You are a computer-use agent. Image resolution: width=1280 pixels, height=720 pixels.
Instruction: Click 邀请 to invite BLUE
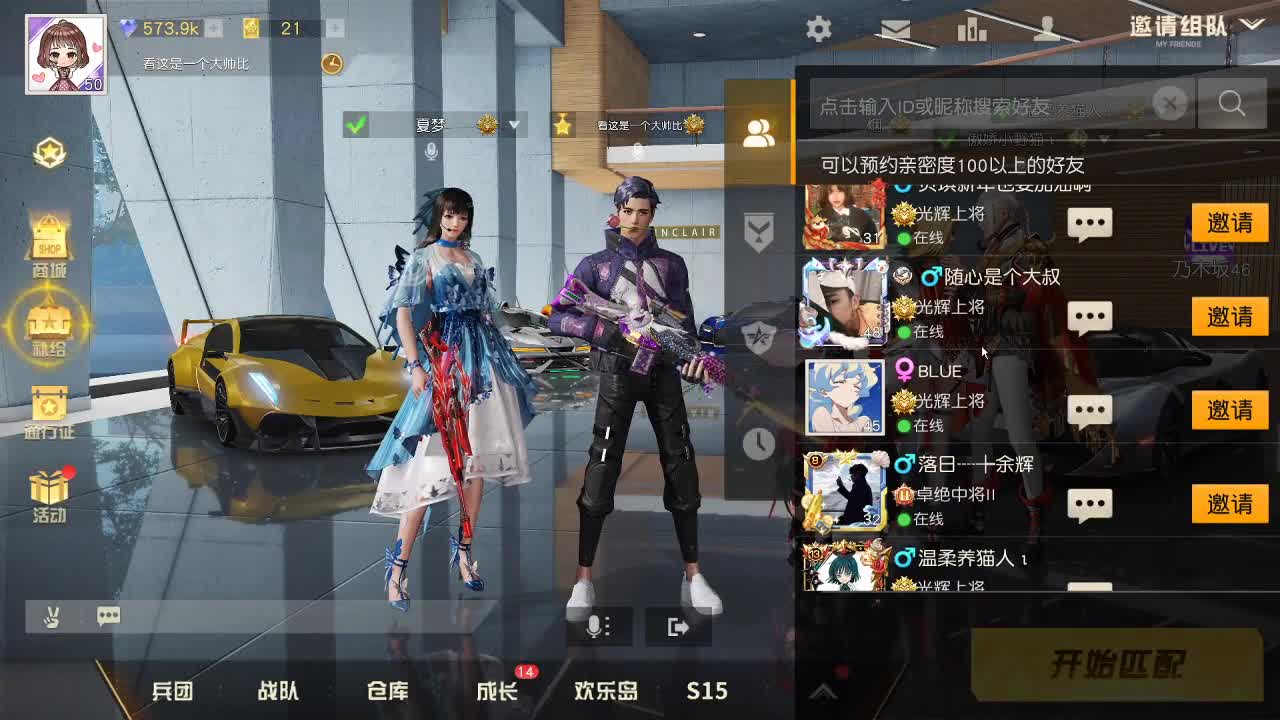click(1228, 410)
